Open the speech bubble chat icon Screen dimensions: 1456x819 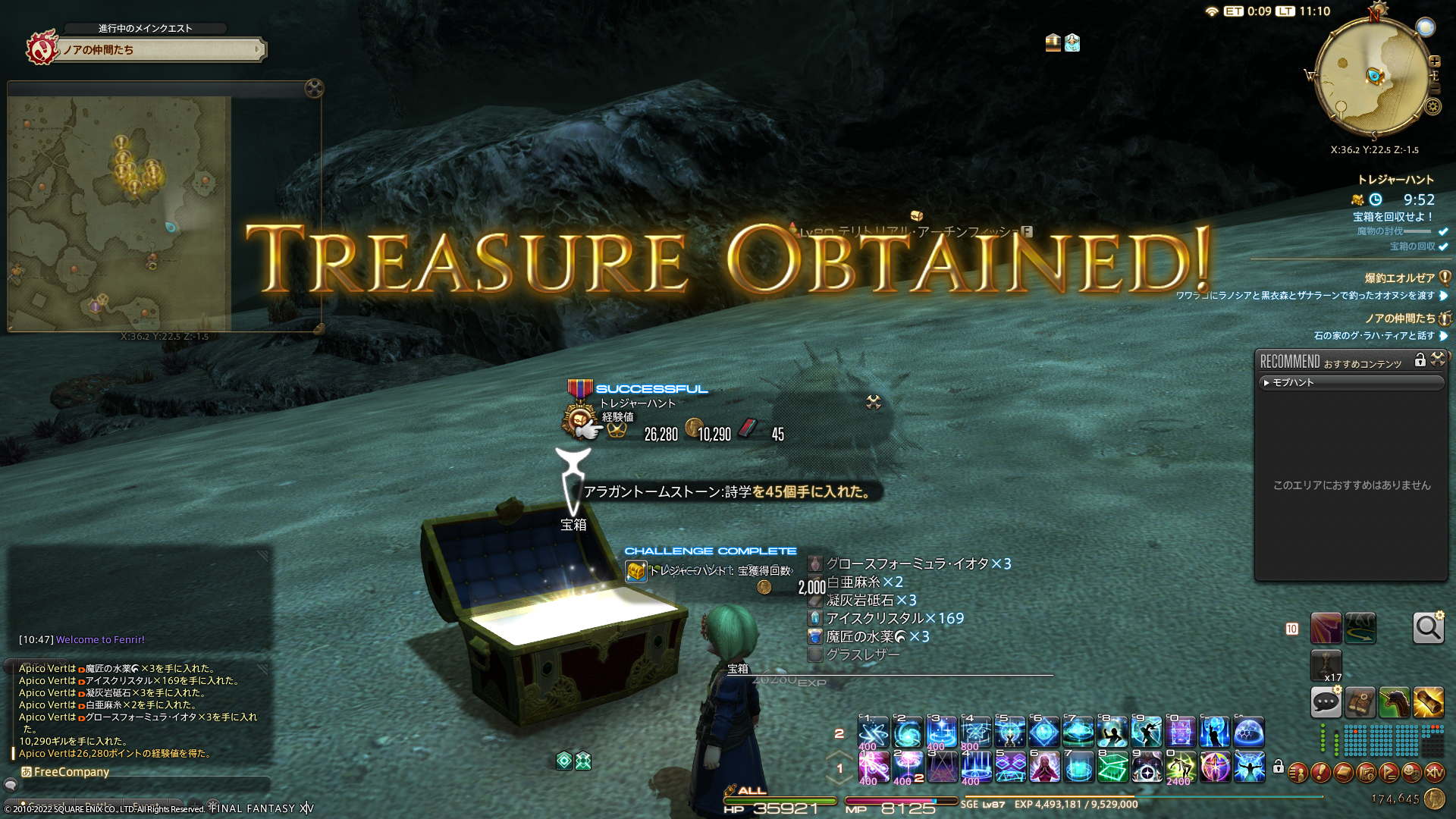click(1326, 703)
